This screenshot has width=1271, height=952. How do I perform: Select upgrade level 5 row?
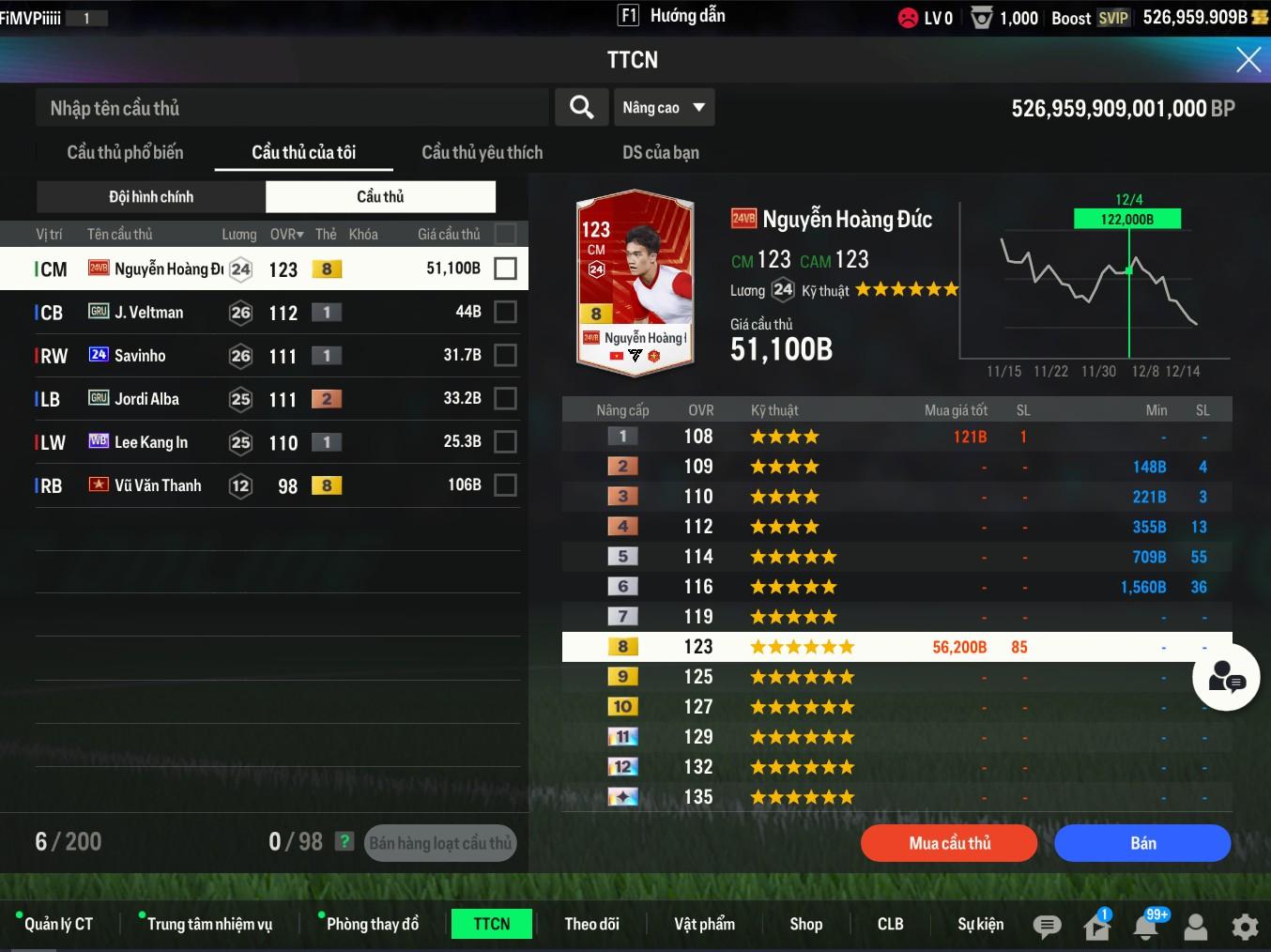[x=896, y=557]
